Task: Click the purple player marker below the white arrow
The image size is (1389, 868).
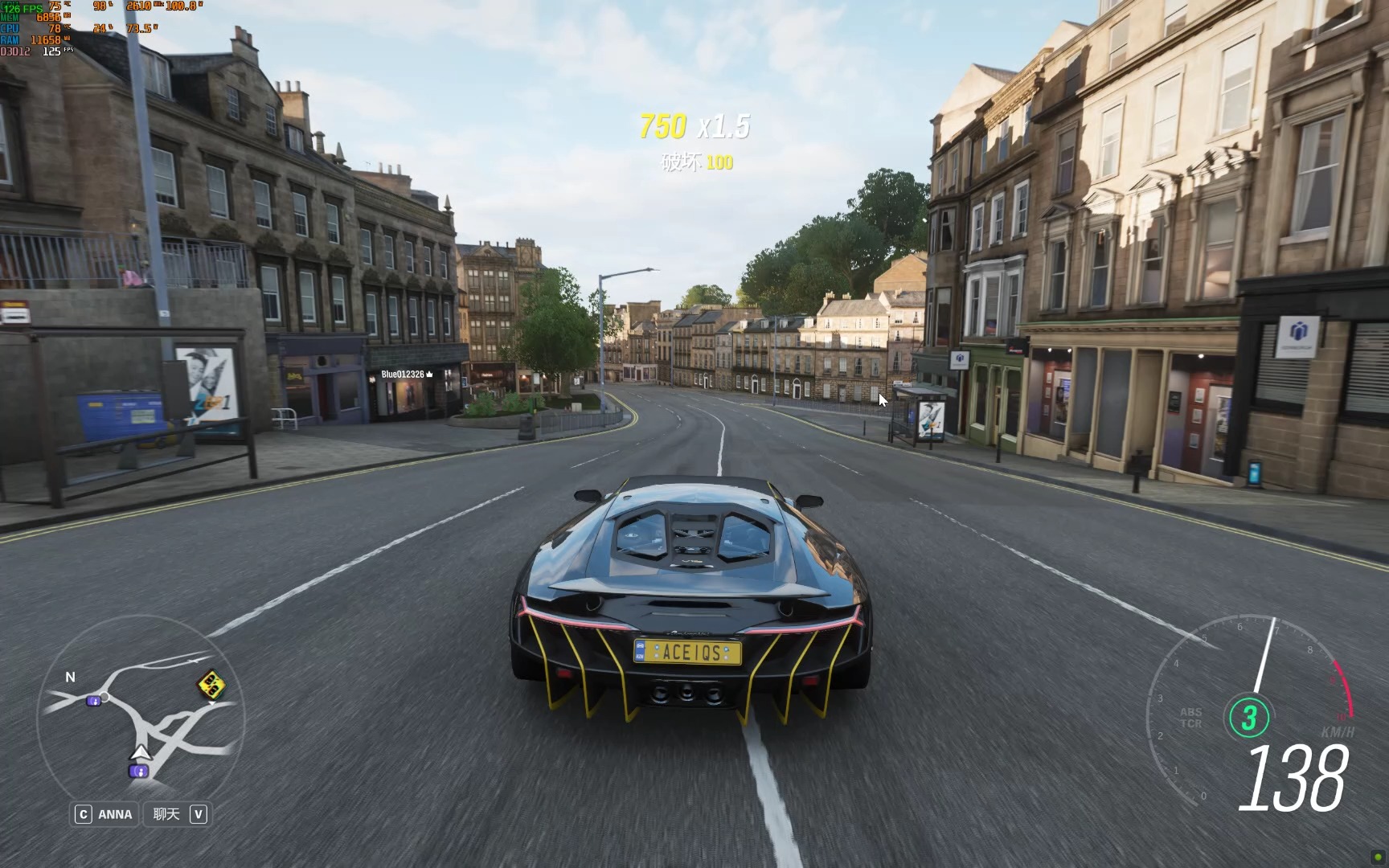Action: click(x=138, y=772)
